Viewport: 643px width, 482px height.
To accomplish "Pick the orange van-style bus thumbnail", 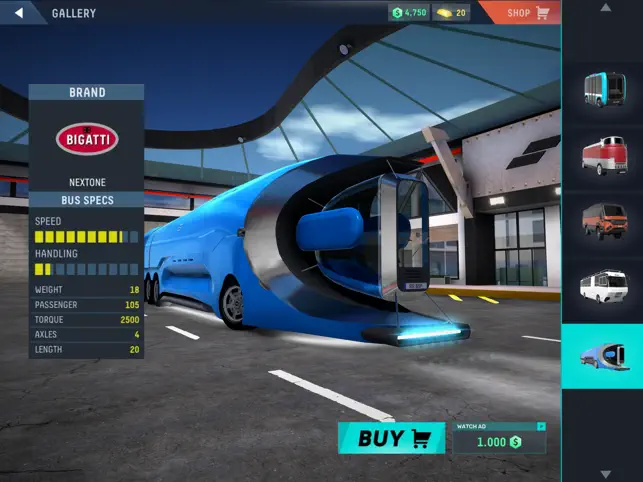I will (603, 220).
